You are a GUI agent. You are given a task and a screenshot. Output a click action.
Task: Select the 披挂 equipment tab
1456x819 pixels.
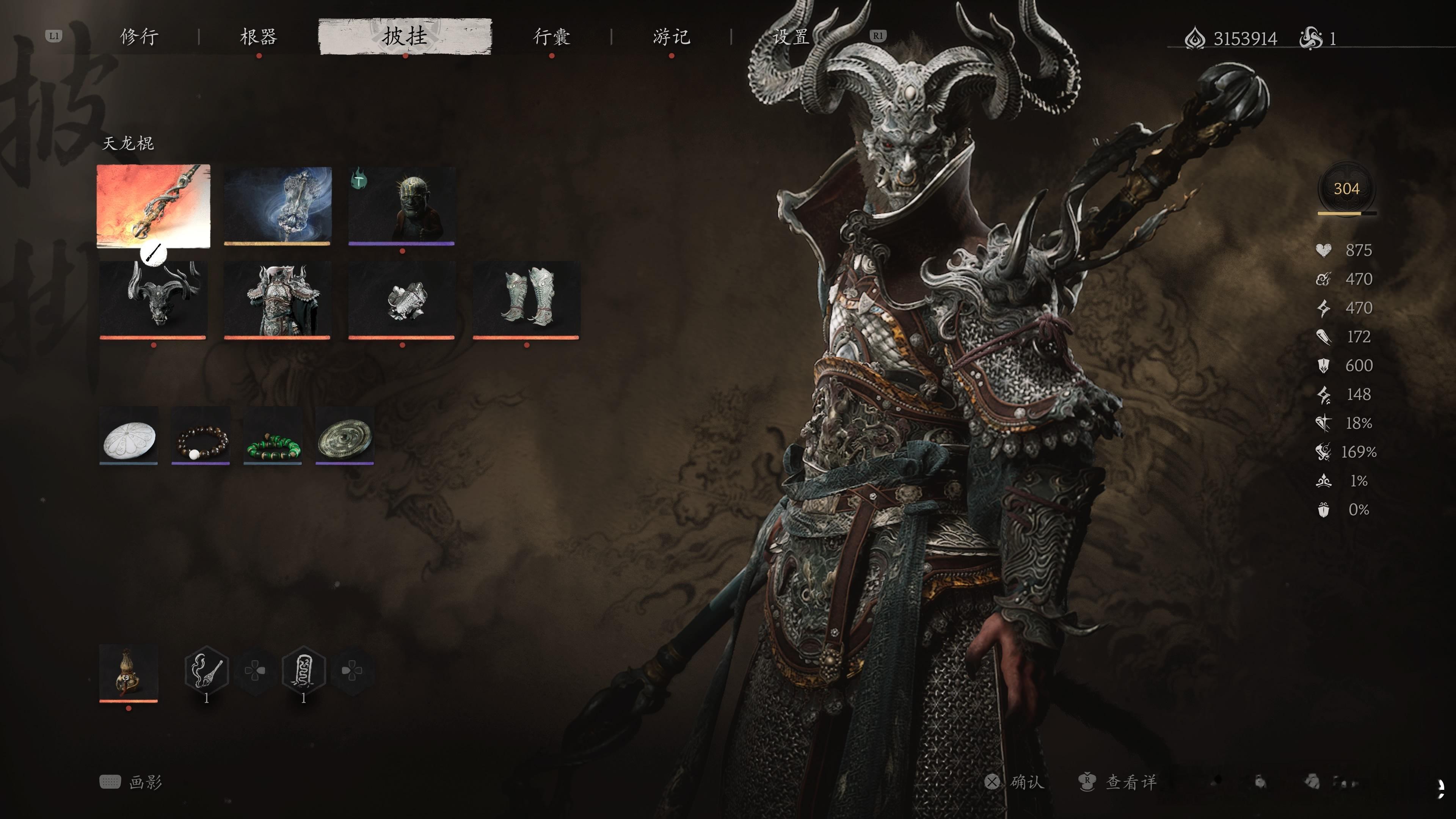pyautogui.click(x=405, y=37)
